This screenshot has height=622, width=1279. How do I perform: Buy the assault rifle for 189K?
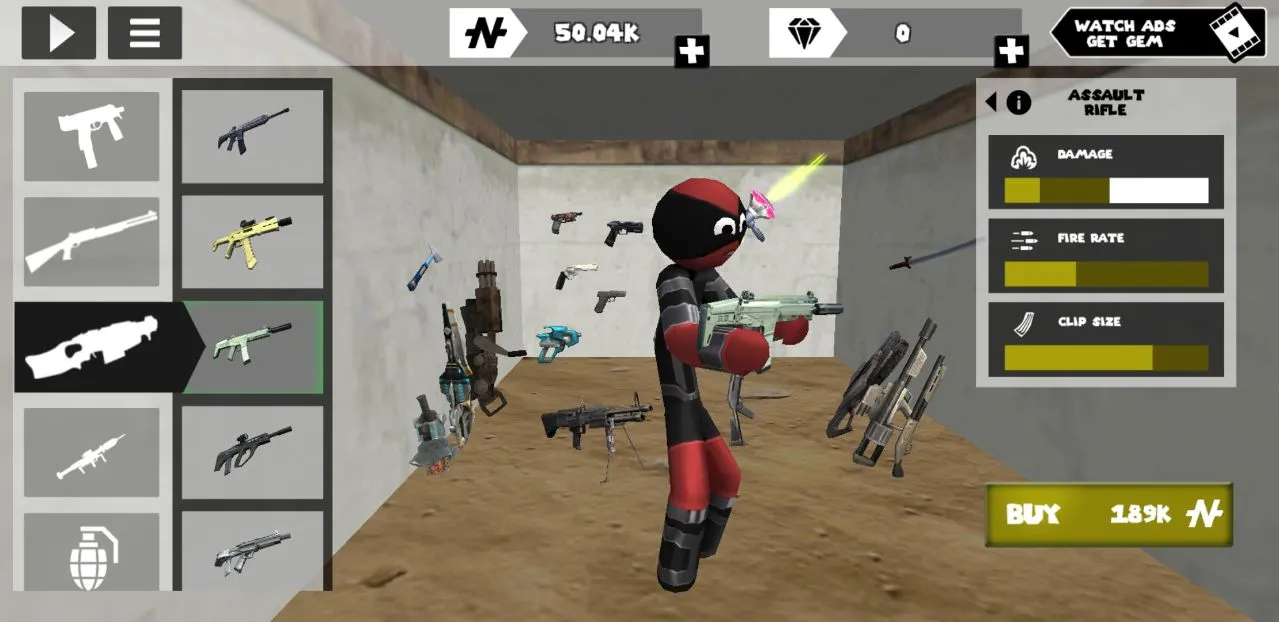point(1109,515)
